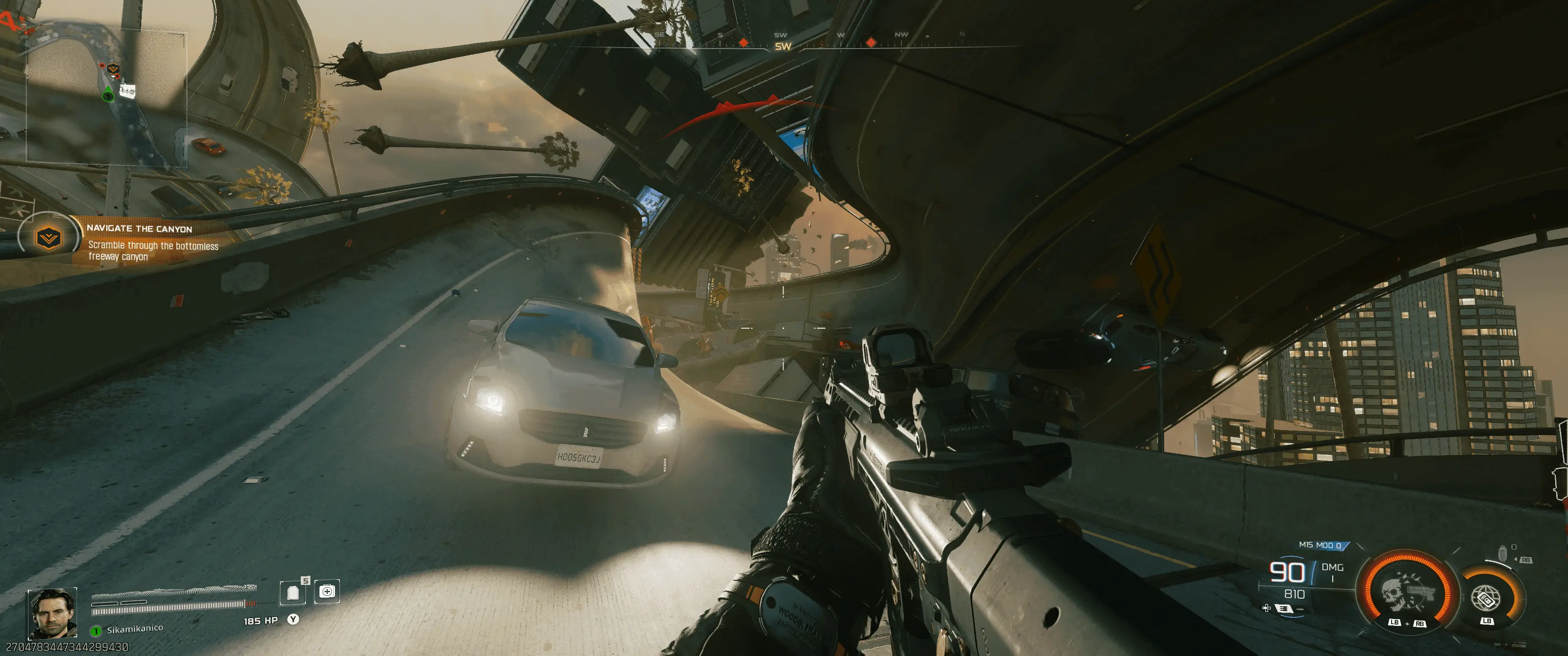Screen dimensions: 1568x656
Task: Select the grenade equipment icon
Action: coord(1501,554)
